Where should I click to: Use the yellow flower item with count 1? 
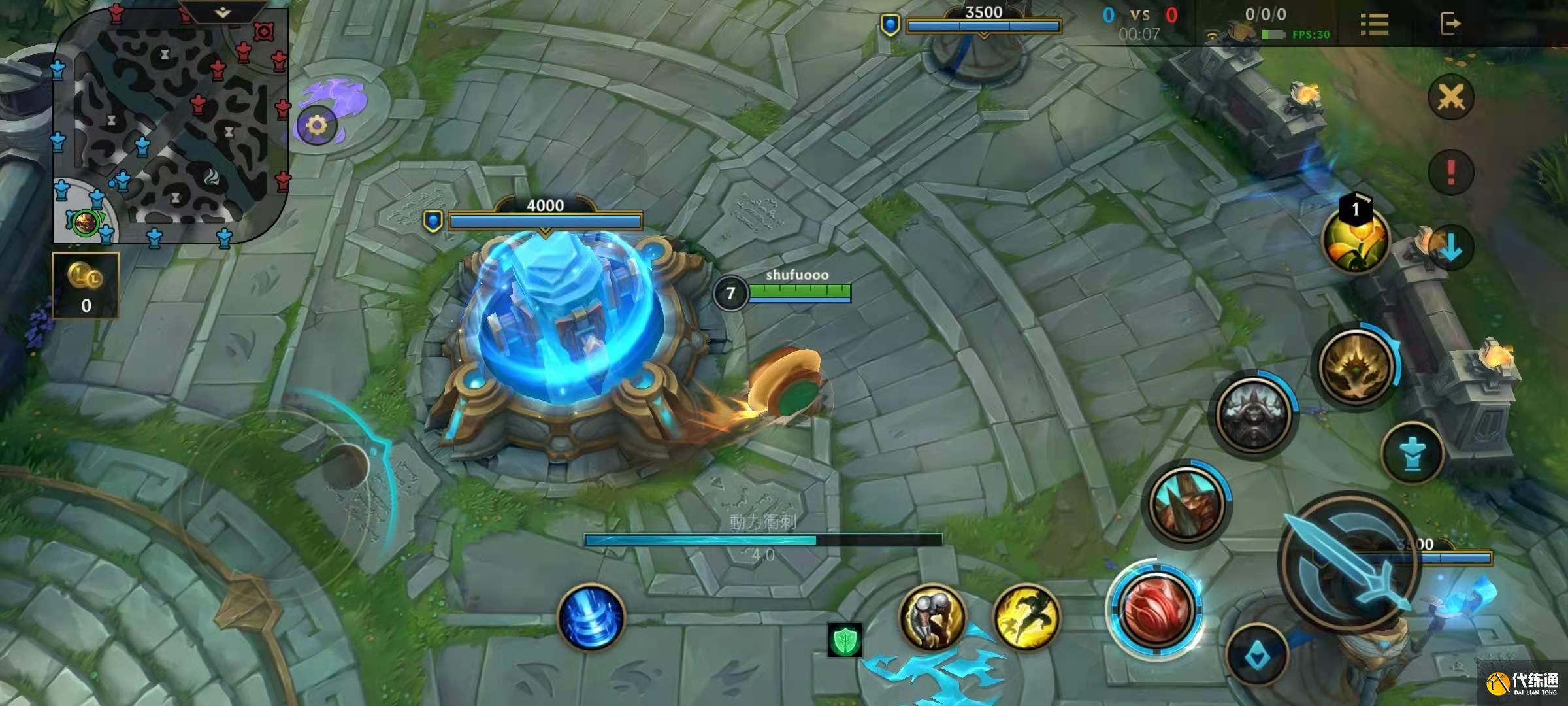[1356, 241]
